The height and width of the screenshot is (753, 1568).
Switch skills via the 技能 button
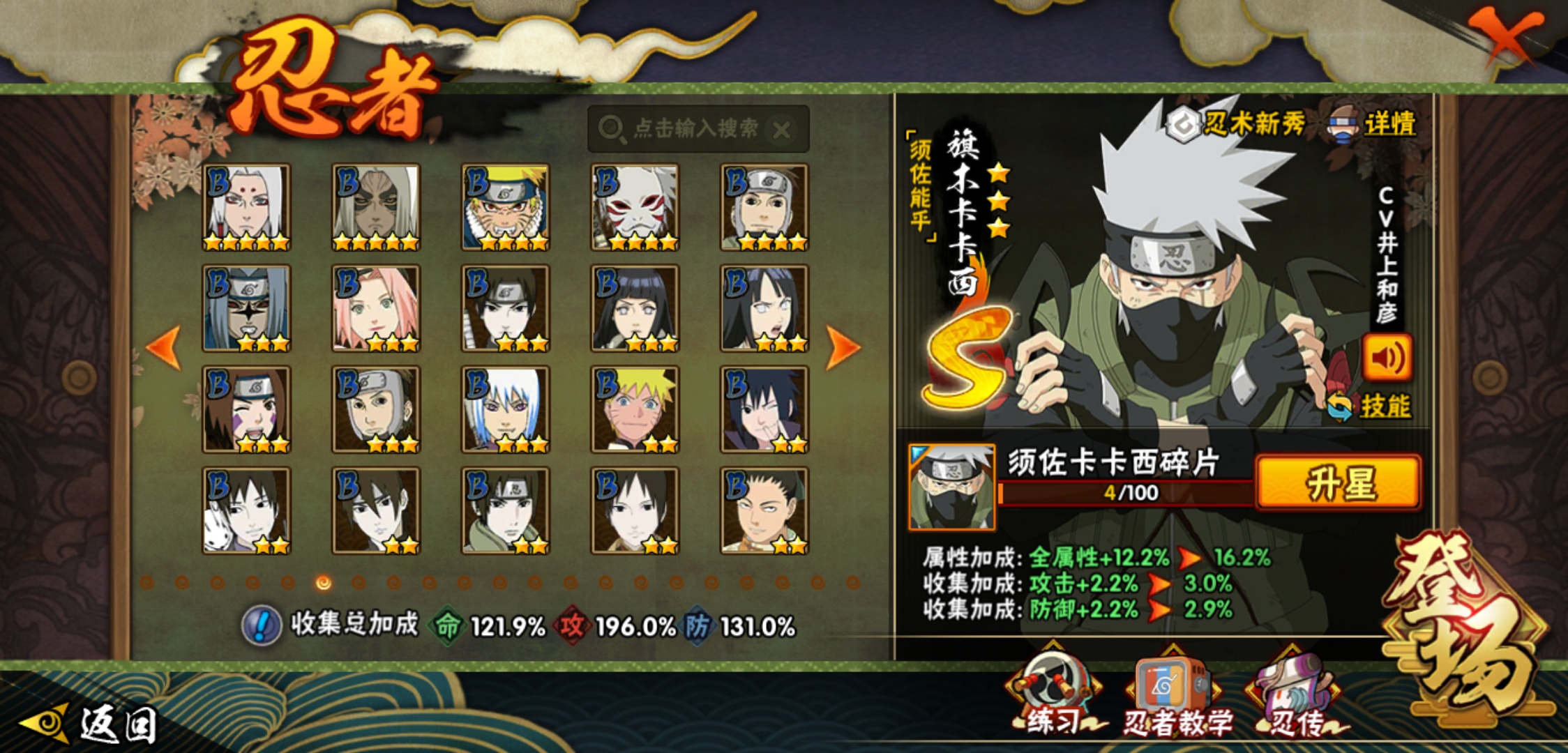coord(1371,406)
